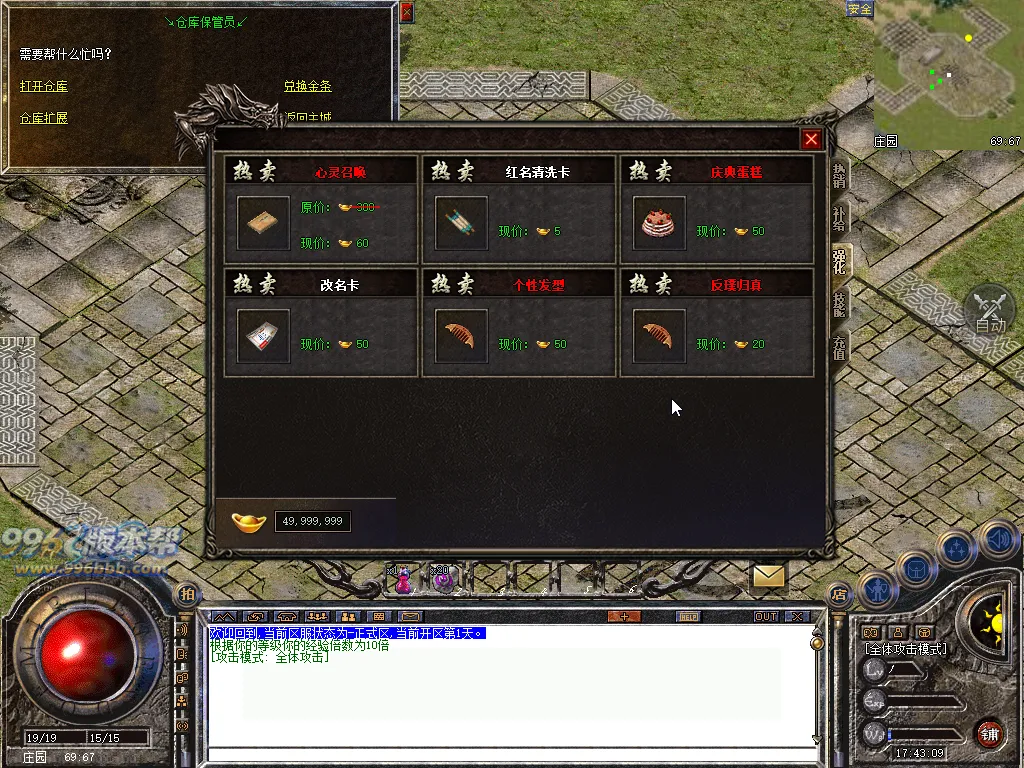Open the round 铺 stall button
The height and width of the screenshot is (768, 1024).
pos(989,733)
